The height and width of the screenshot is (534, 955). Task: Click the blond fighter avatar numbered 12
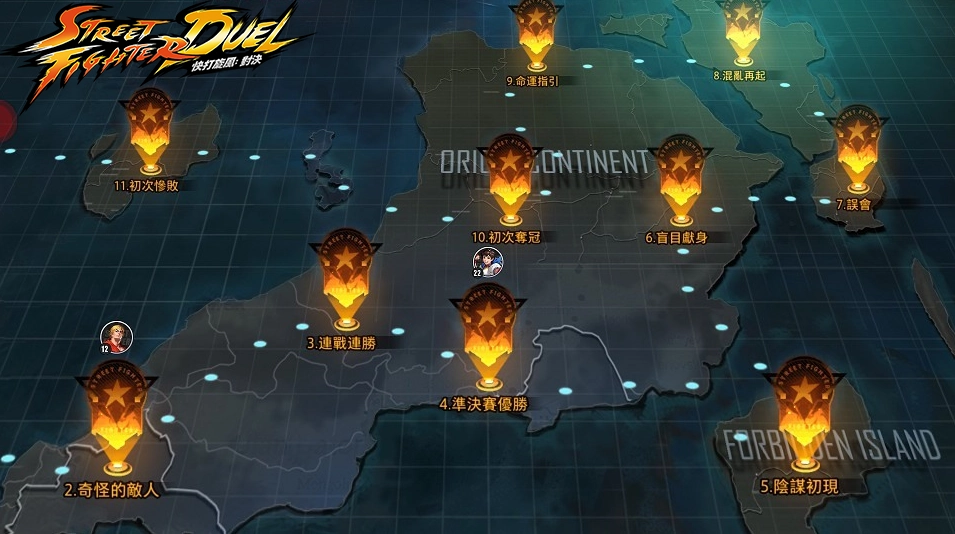[x=116, y=337]
